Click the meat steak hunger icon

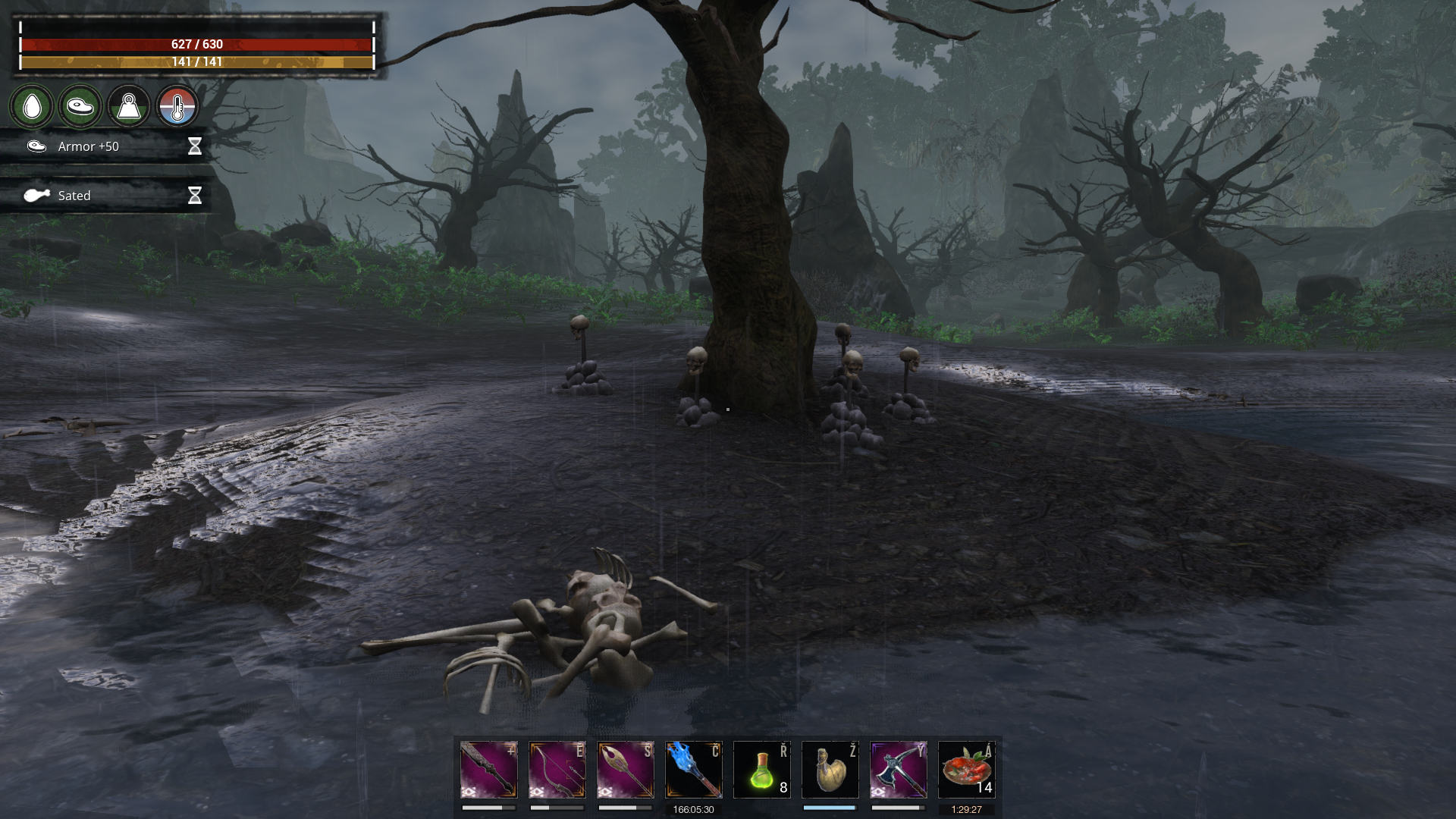(x=80, y=106)
